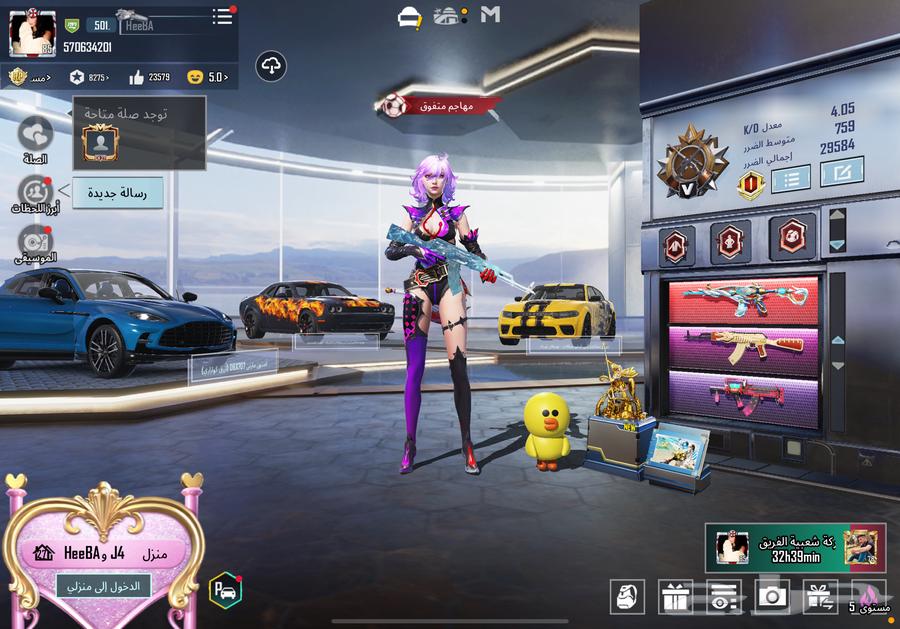Open the connections hearts icon
Image resolution: width=900 pixels, height=629 pixels.
point(36,136)
